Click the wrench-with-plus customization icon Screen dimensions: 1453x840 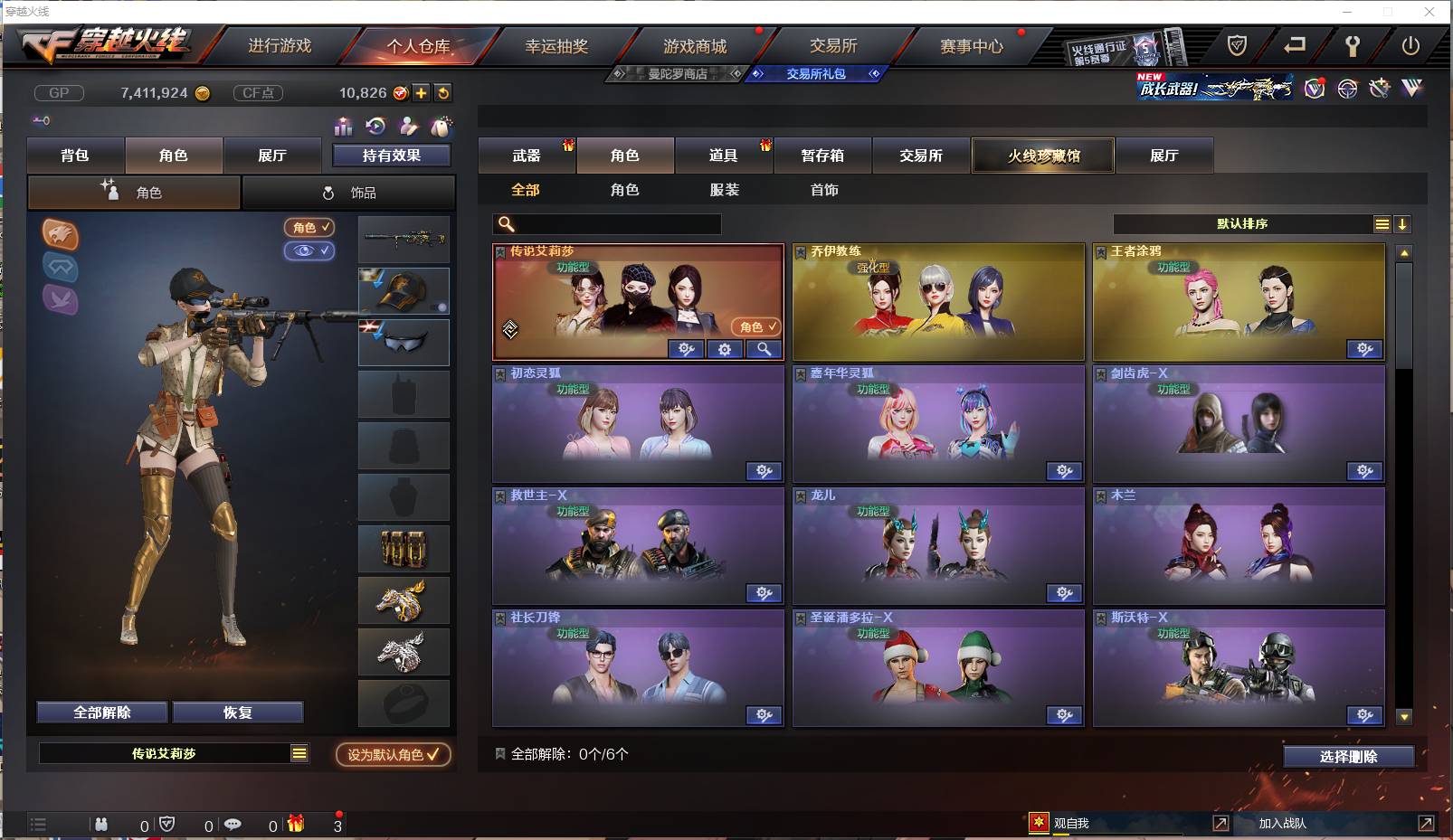[1379, 88]
